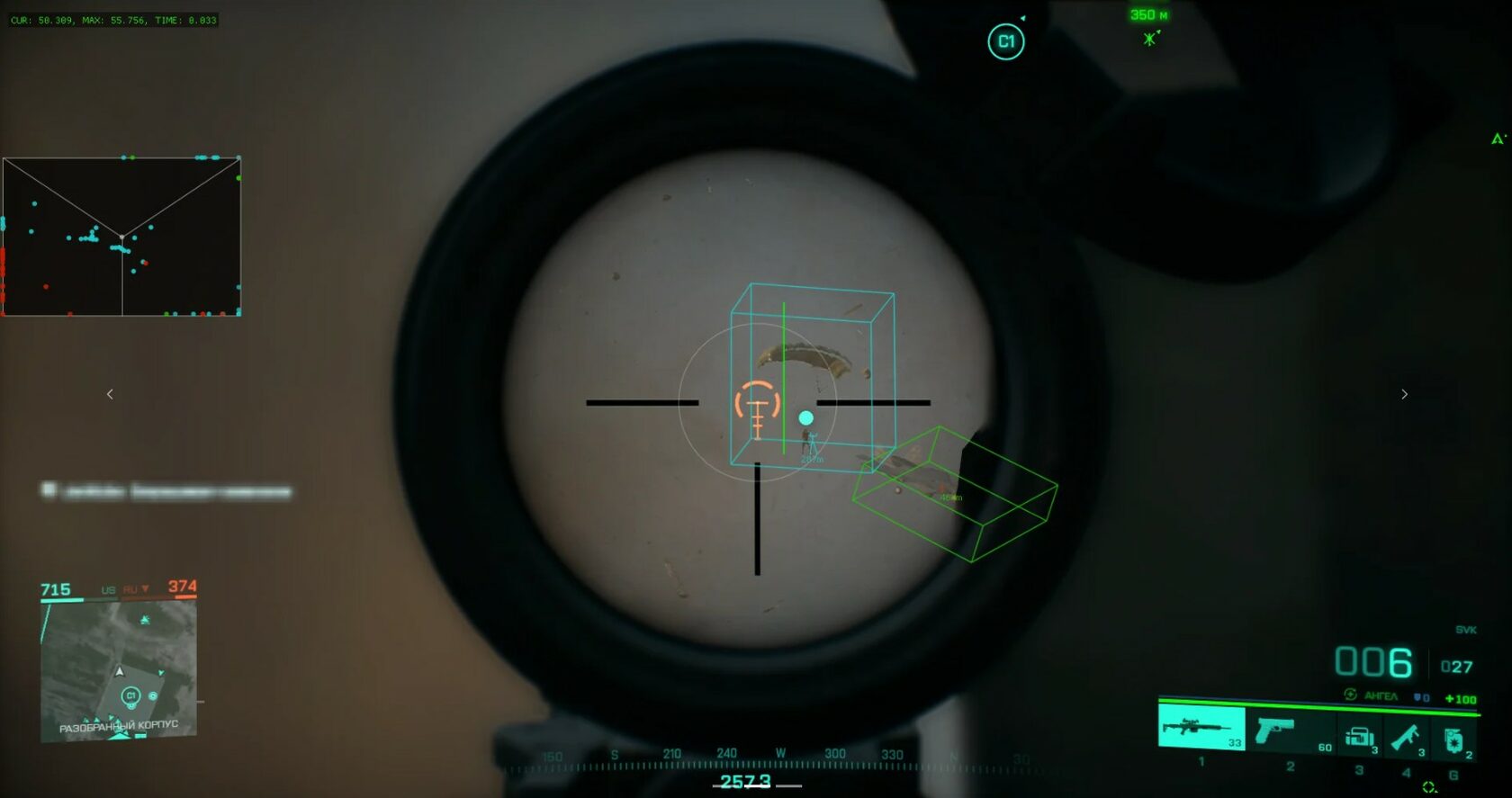Click the RU ticket count 374

184,587
